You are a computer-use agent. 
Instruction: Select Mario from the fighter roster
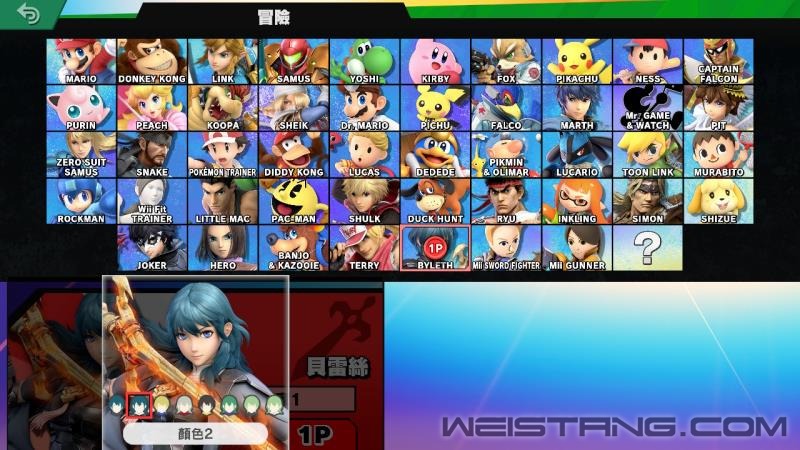pos(80,62)
